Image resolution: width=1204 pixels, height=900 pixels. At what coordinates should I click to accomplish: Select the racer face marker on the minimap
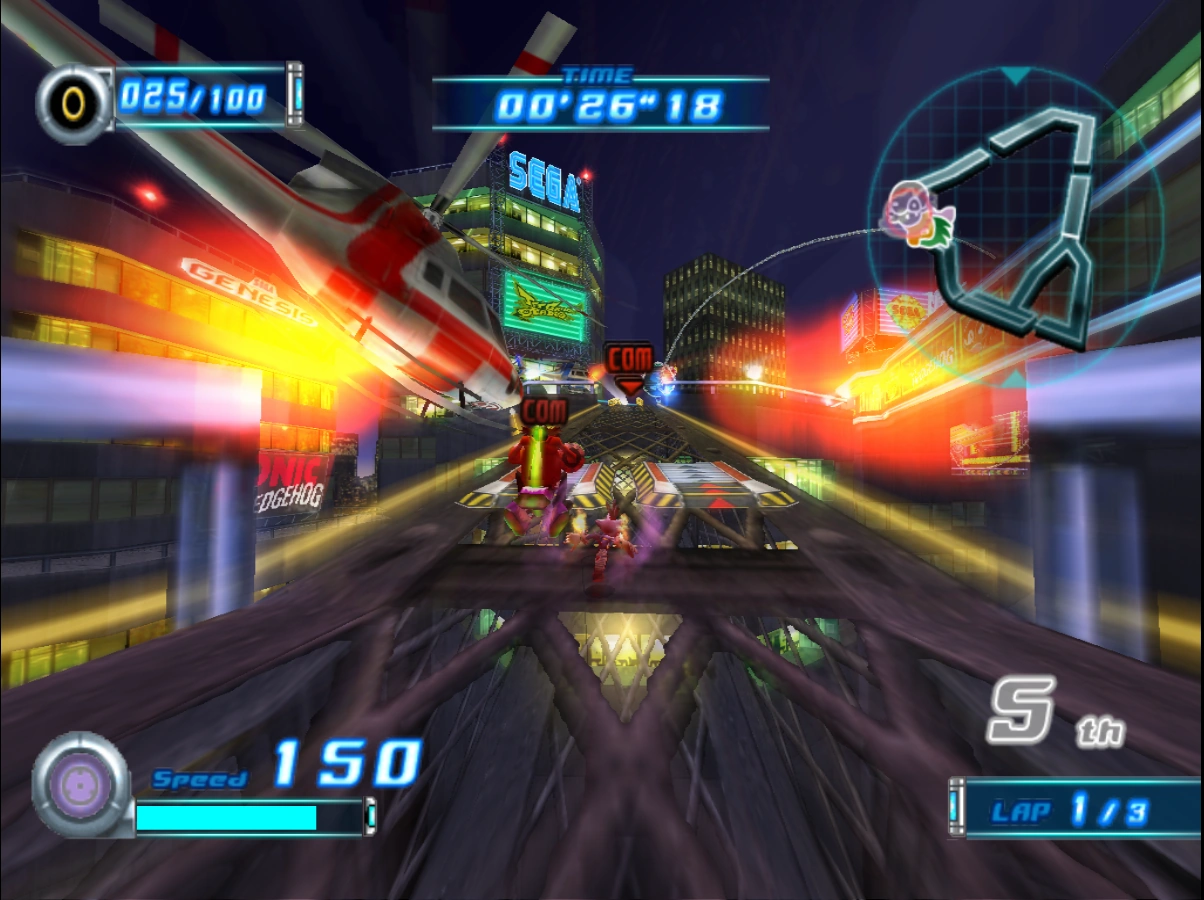click(912, 214)
